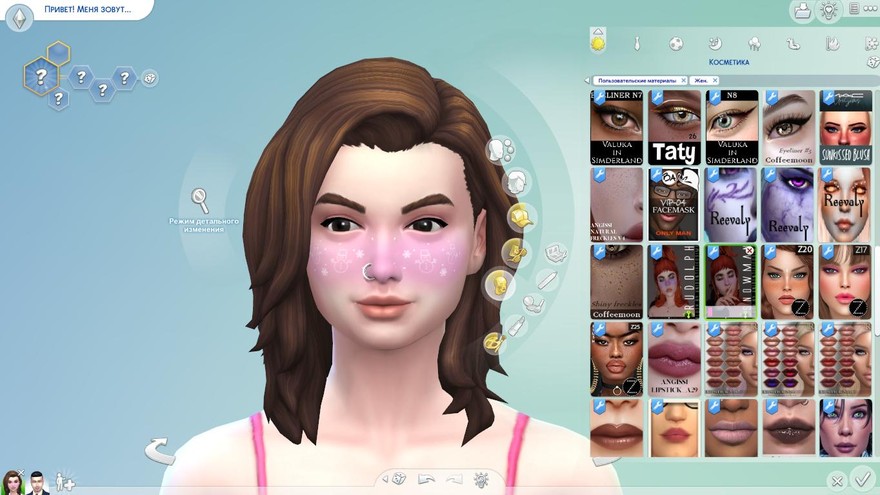The width and height of the screenshot is (880, 495).
Task: Remove the "Жен." filter tag
Action: tap(716, 80)
